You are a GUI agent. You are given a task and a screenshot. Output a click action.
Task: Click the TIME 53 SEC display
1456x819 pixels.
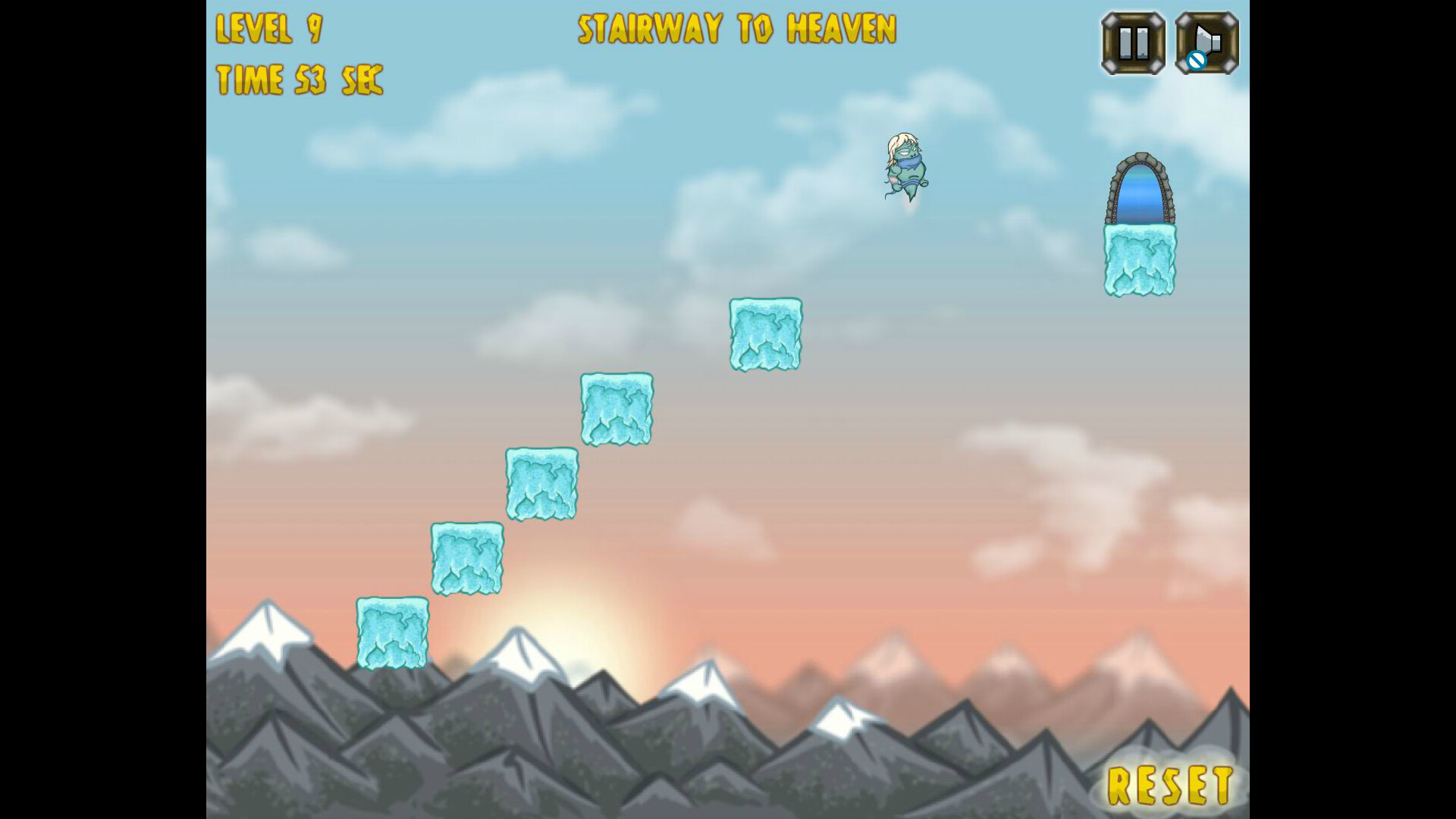[x=300, y=80]
